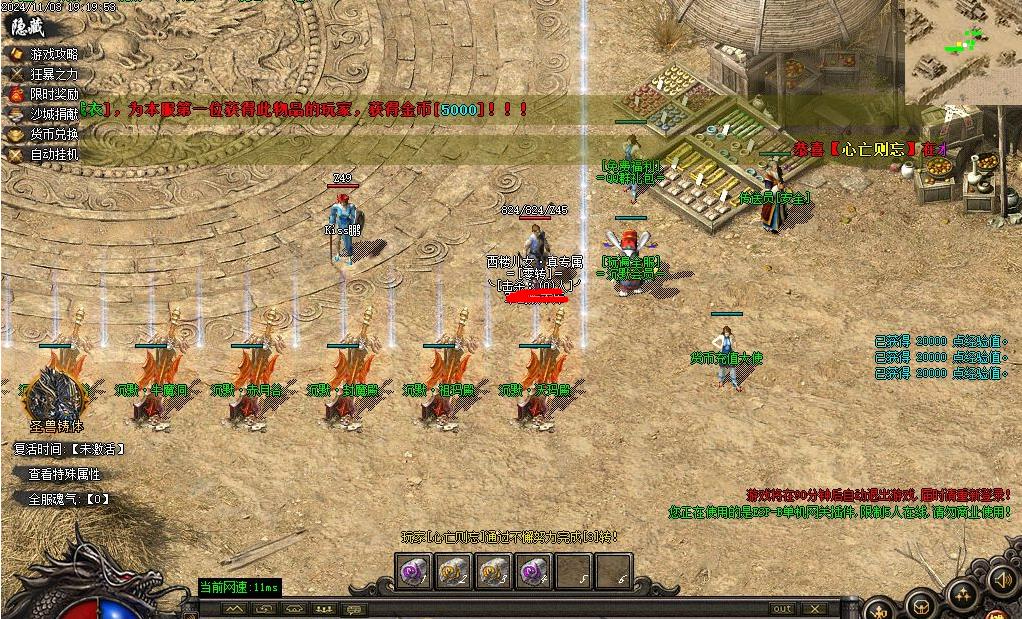The height and width of the screenshot is (619, 1022).
Task: Toggle the sound speaker icon
Action: coord(1000,580)
